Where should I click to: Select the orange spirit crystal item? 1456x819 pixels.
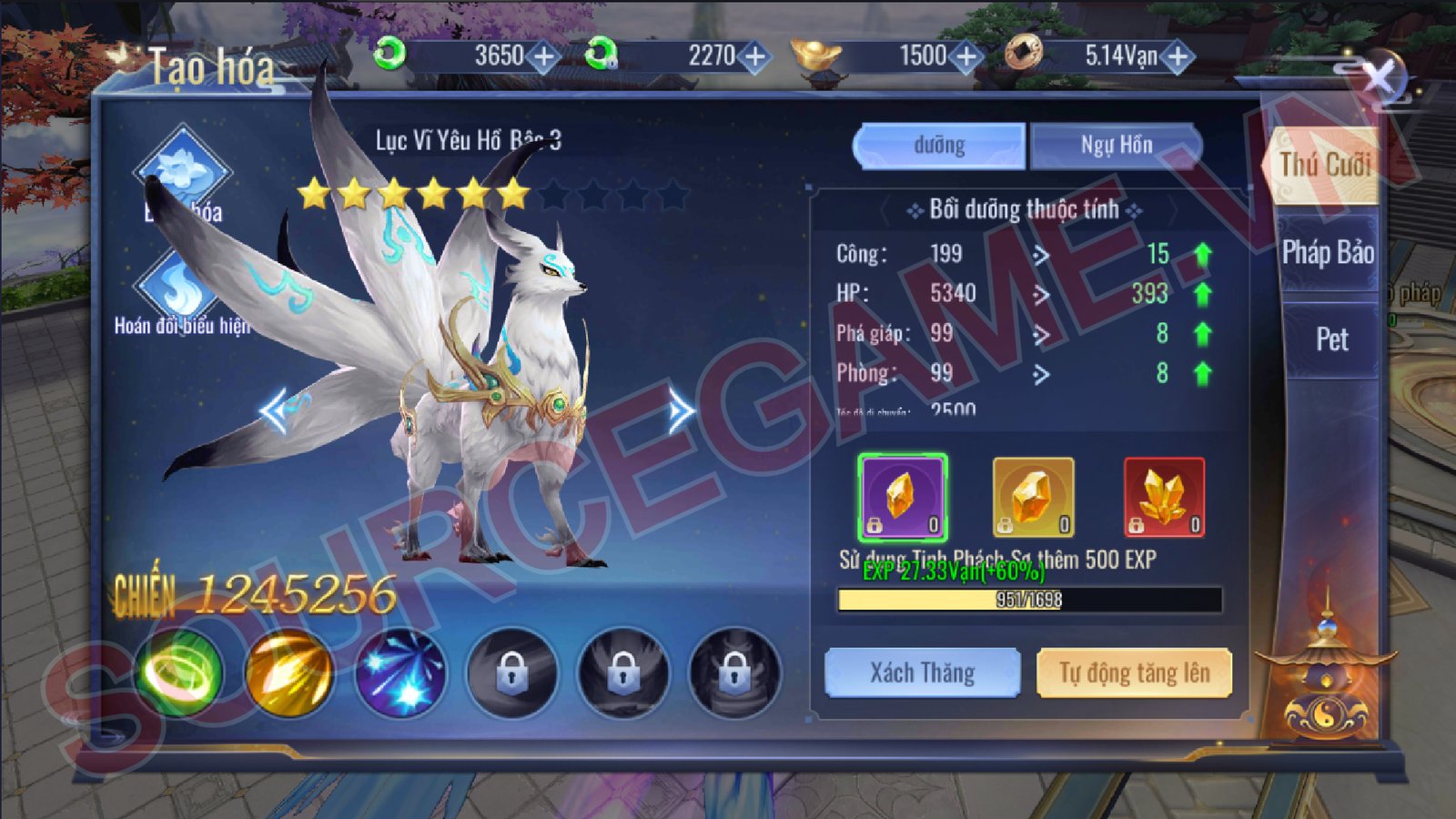click(x=1033, y=498)
